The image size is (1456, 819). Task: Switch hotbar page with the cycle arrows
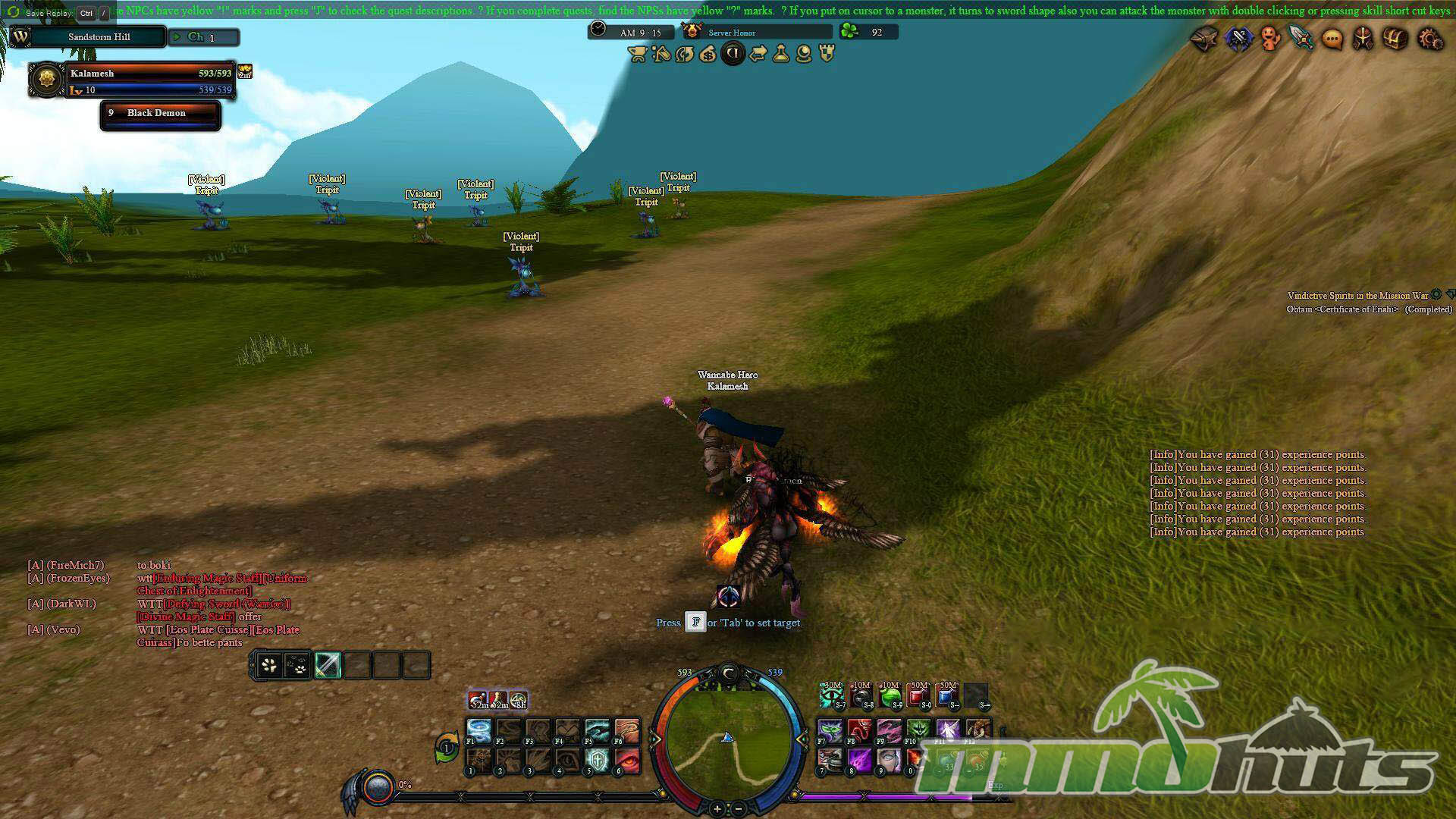coord(447,748)
